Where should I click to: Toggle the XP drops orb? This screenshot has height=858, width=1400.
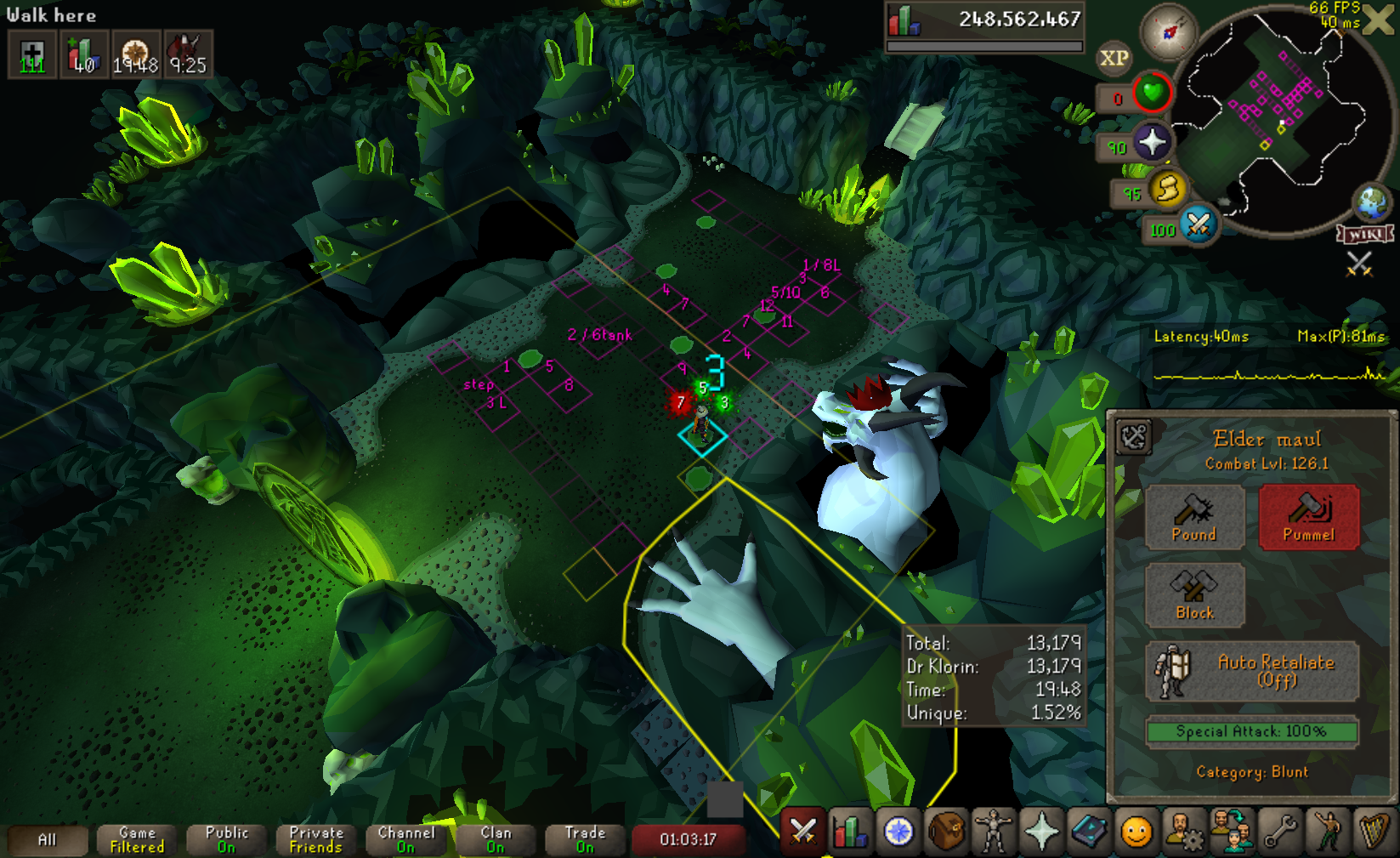[1114, 58]
